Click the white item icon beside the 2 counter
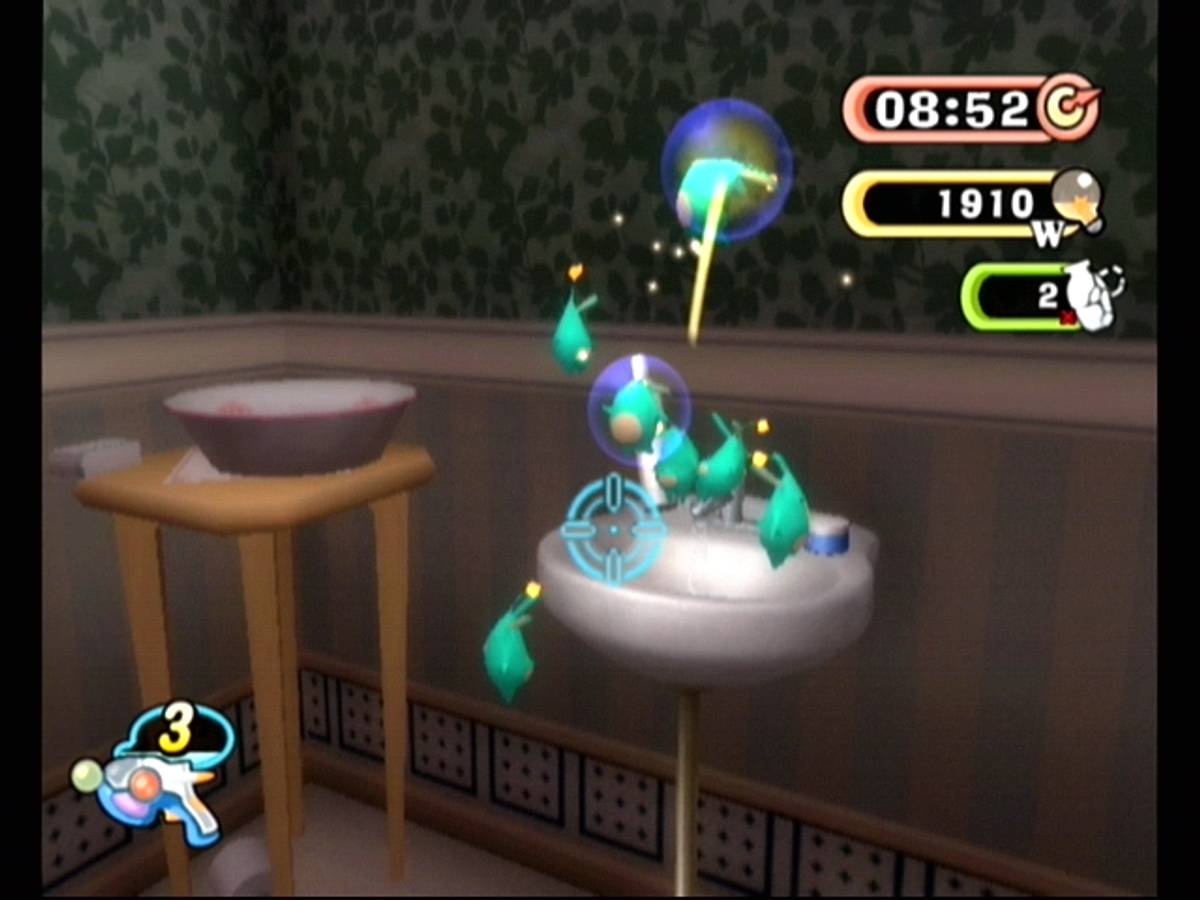This screenshot has height=900, width=1200. (x=1089, y=296)
